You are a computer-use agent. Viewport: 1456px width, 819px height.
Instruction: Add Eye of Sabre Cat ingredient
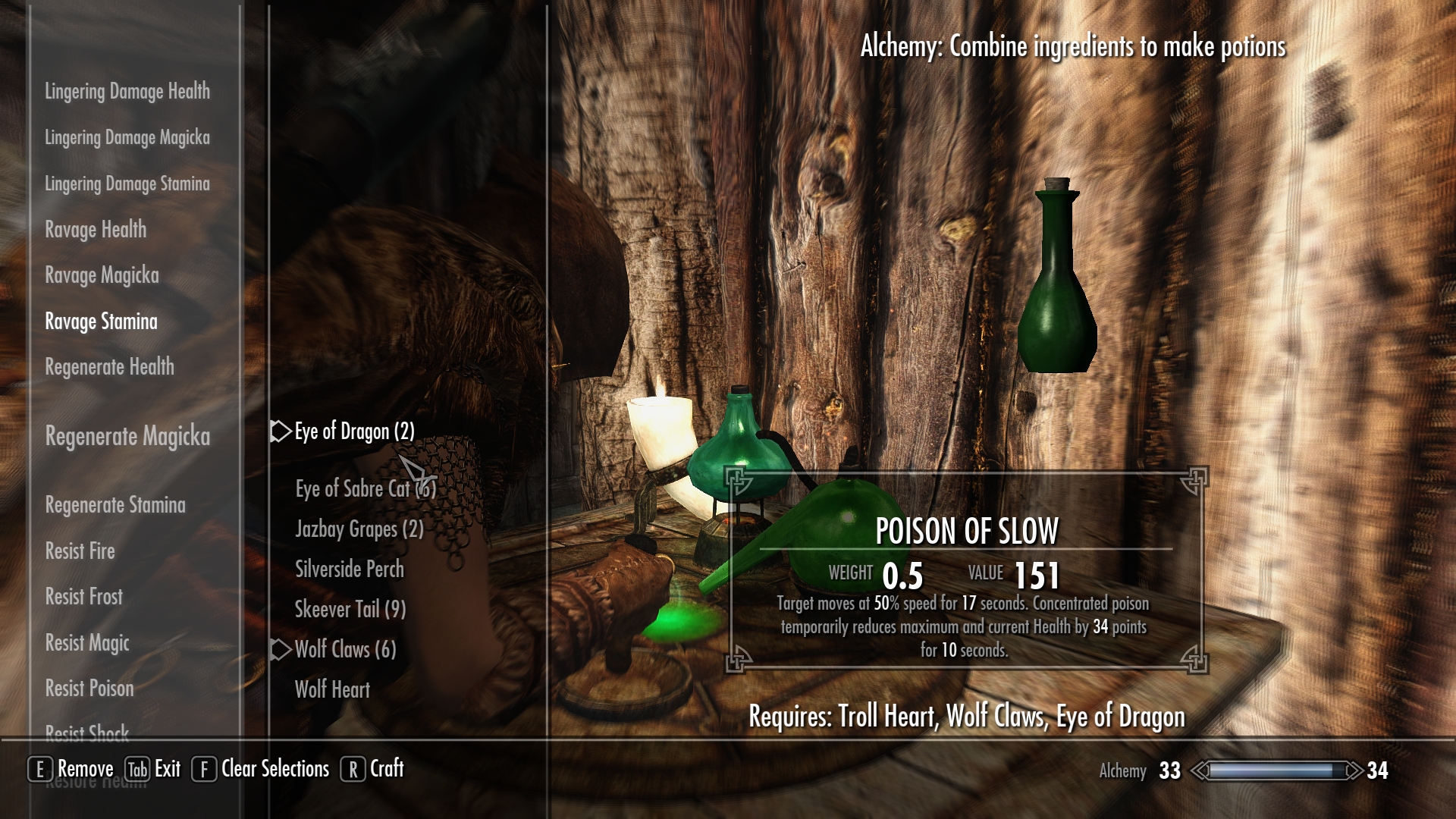pos(365,489)
